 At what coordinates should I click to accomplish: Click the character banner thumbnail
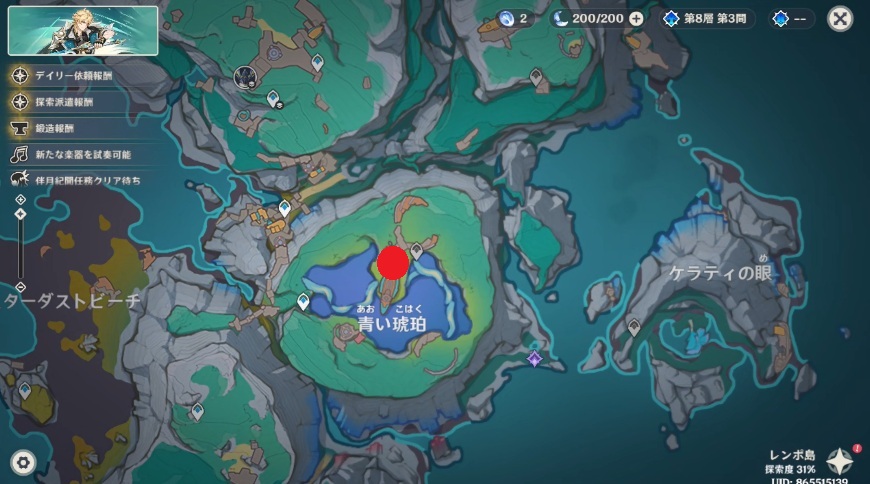83,30
